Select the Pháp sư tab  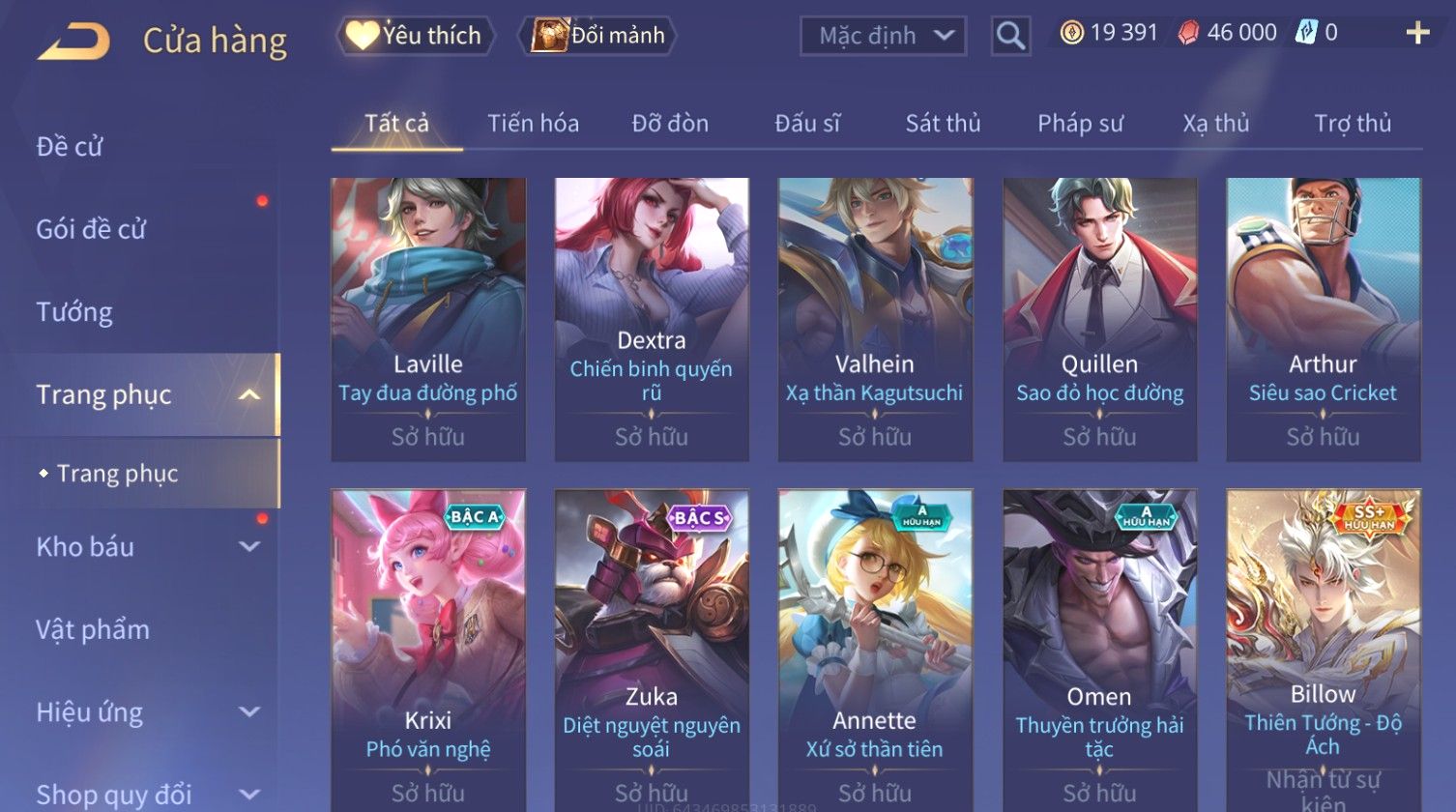pyautogui.click(x=1080, y=124)
